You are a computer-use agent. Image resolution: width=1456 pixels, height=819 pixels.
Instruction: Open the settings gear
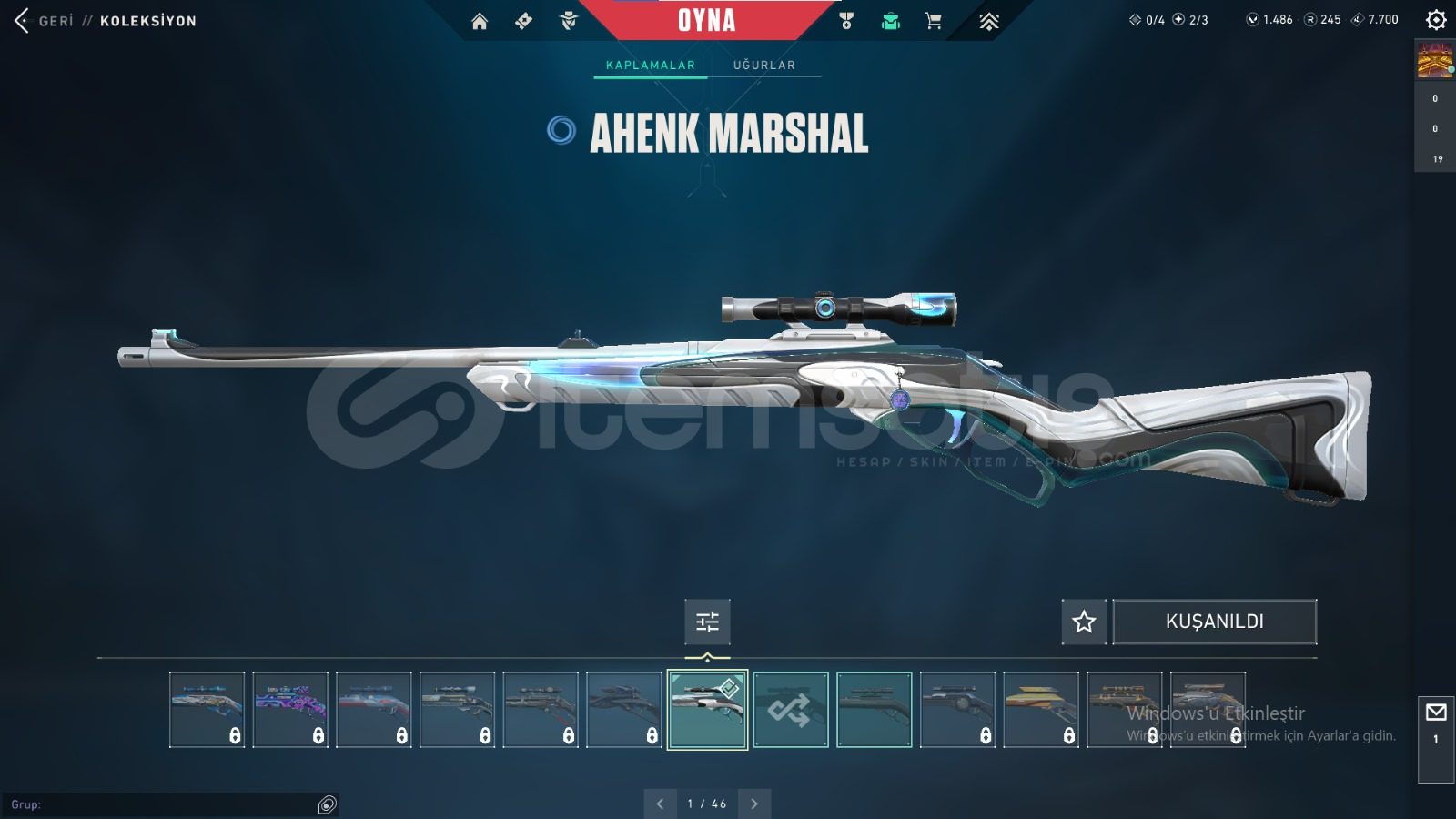(1436, 19)
